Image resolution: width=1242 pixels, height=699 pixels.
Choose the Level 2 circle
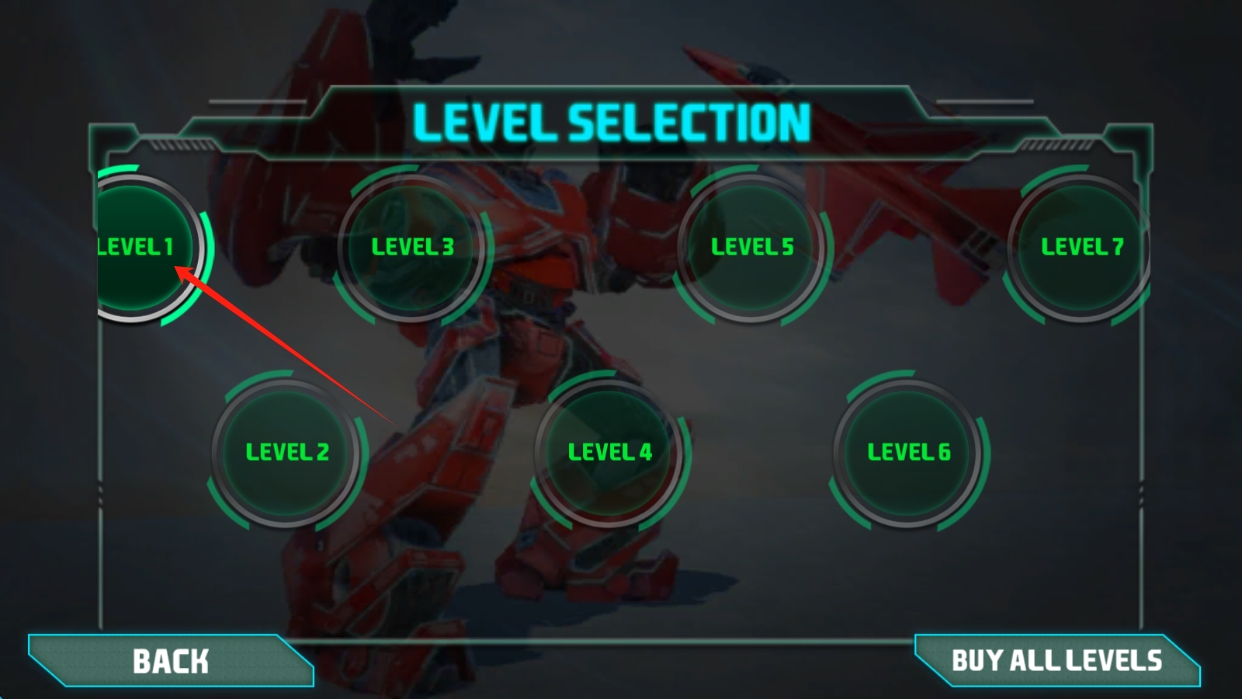click(x=287, y=452)
